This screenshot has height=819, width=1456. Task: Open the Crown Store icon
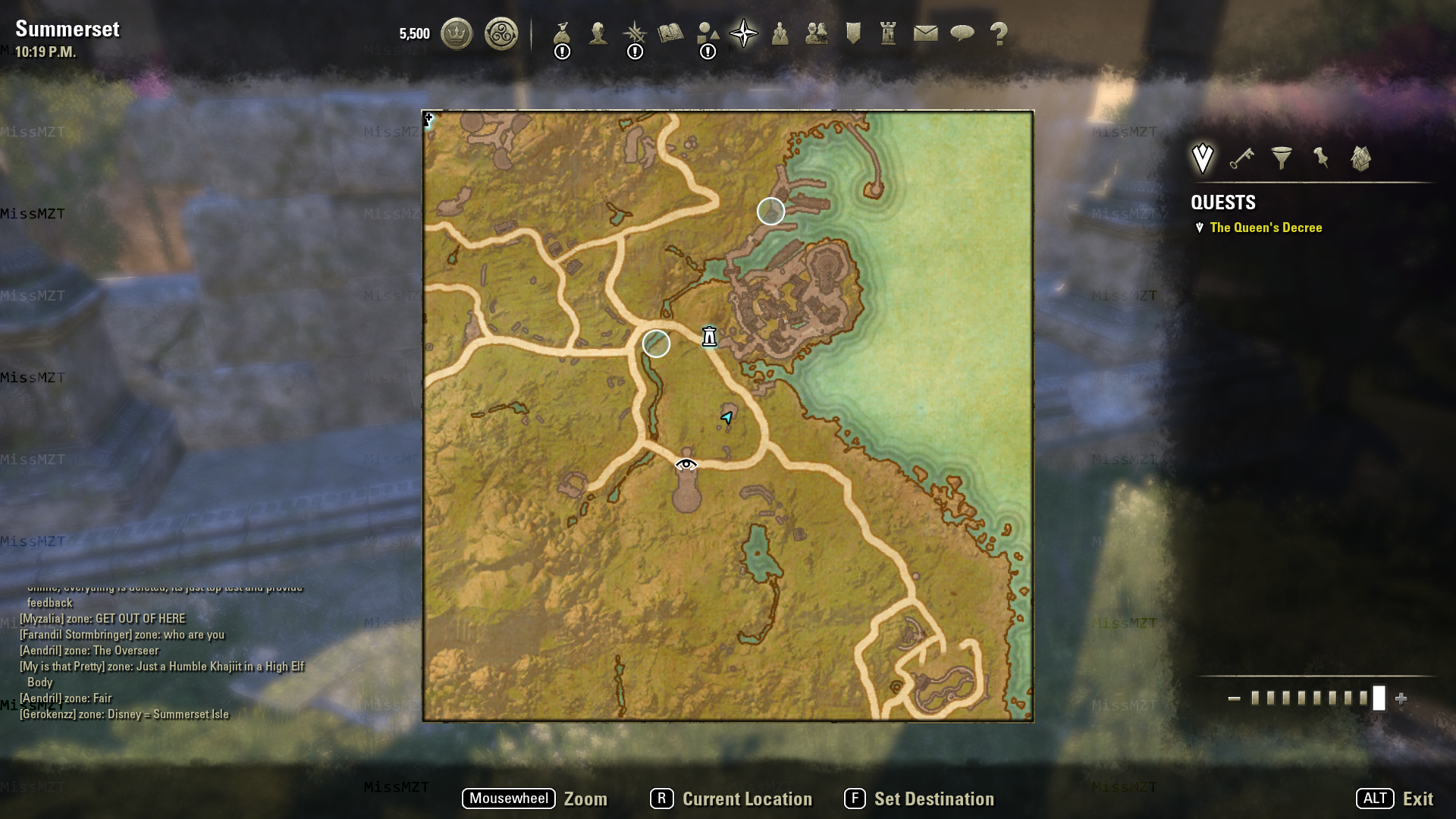pos(456,32)
